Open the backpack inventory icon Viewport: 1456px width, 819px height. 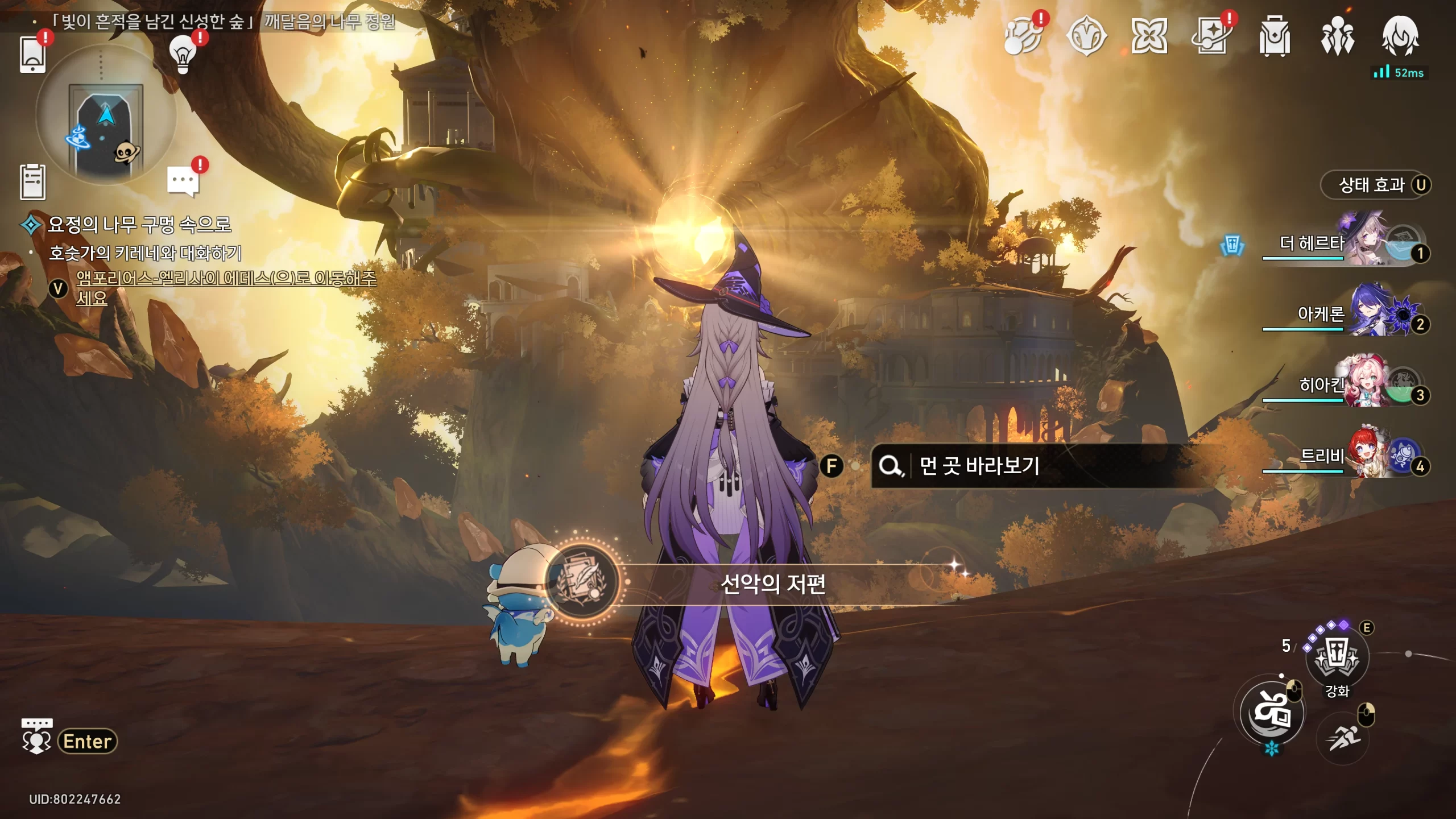point(1275,36)
